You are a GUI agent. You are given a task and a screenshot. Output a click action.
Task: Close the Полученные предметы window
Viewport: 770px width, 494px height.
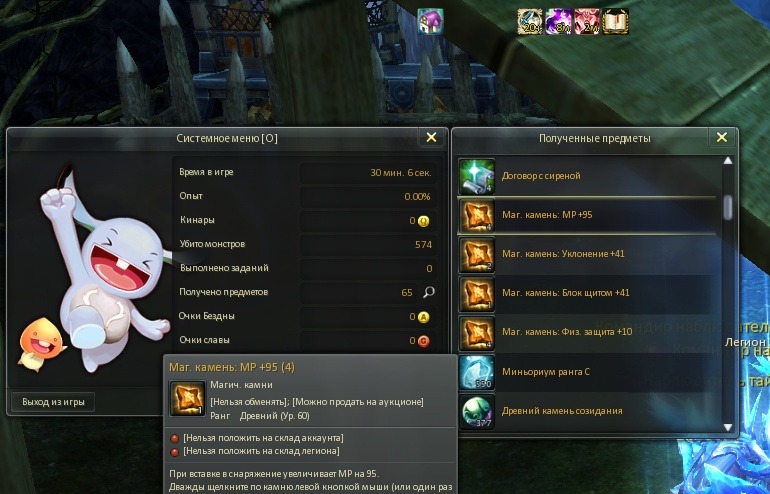point(721,138)
